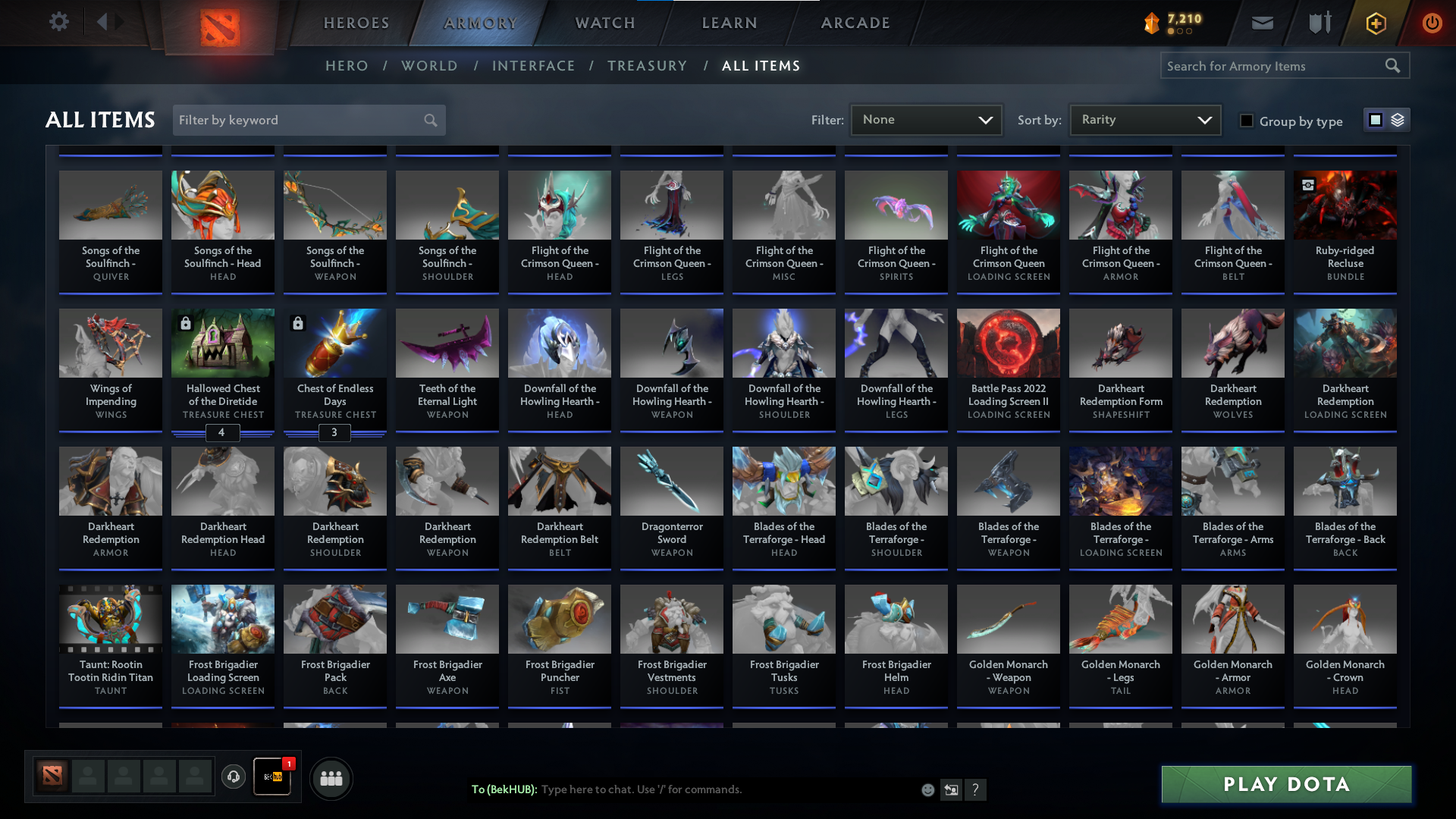The width and height of the screenshot is (1456, 819).
Task: Open the settings gear icon
Action: 59,22
